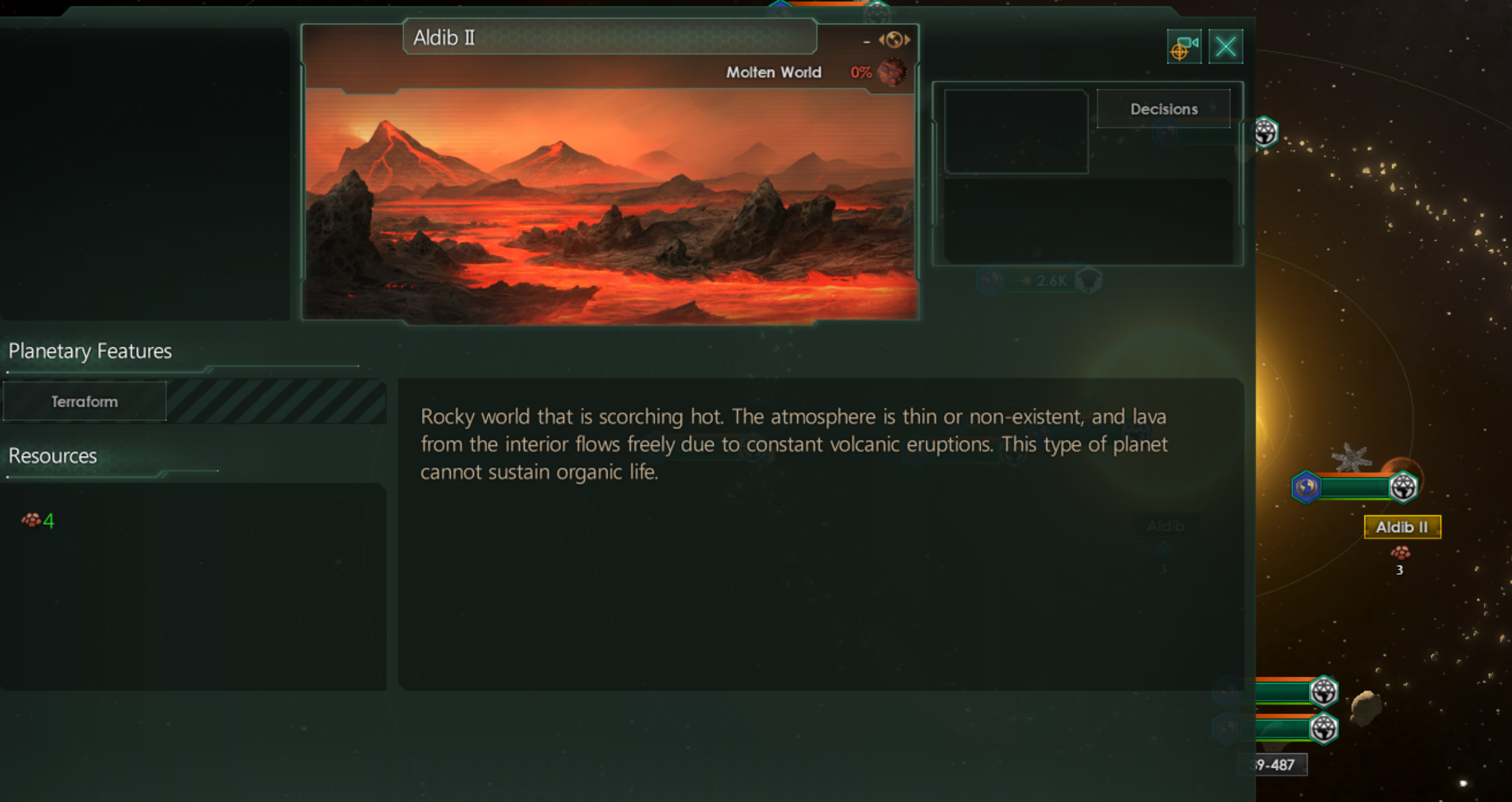Select the society research icon under Resources

point(31,521)
